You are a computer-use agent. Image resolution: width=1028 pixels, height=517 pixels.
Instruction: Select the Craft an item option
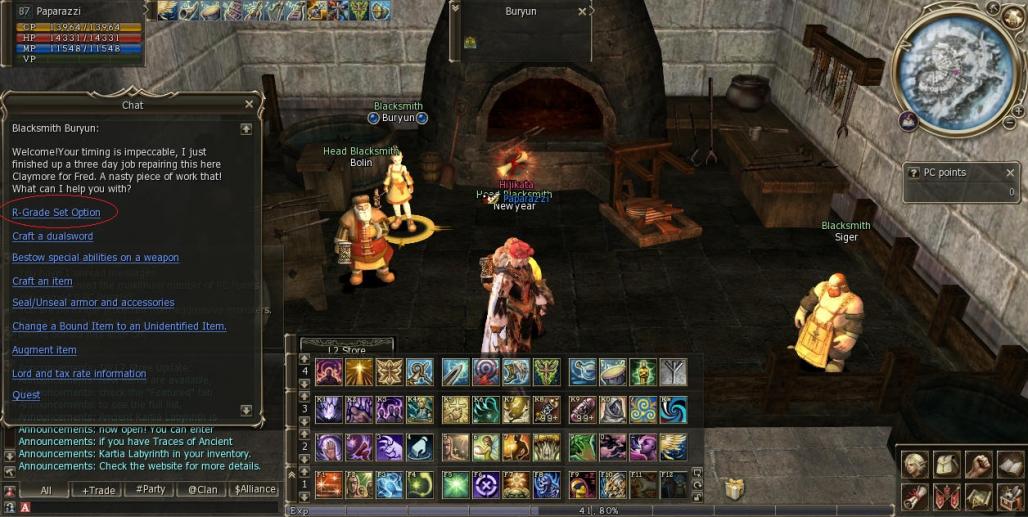point(42,281)
